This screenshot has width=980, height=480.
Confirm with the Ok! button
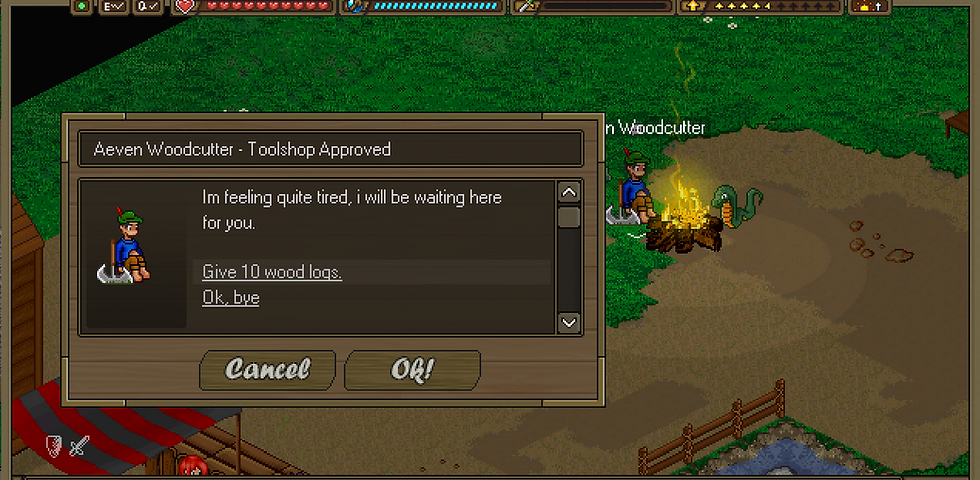[412, 369]
